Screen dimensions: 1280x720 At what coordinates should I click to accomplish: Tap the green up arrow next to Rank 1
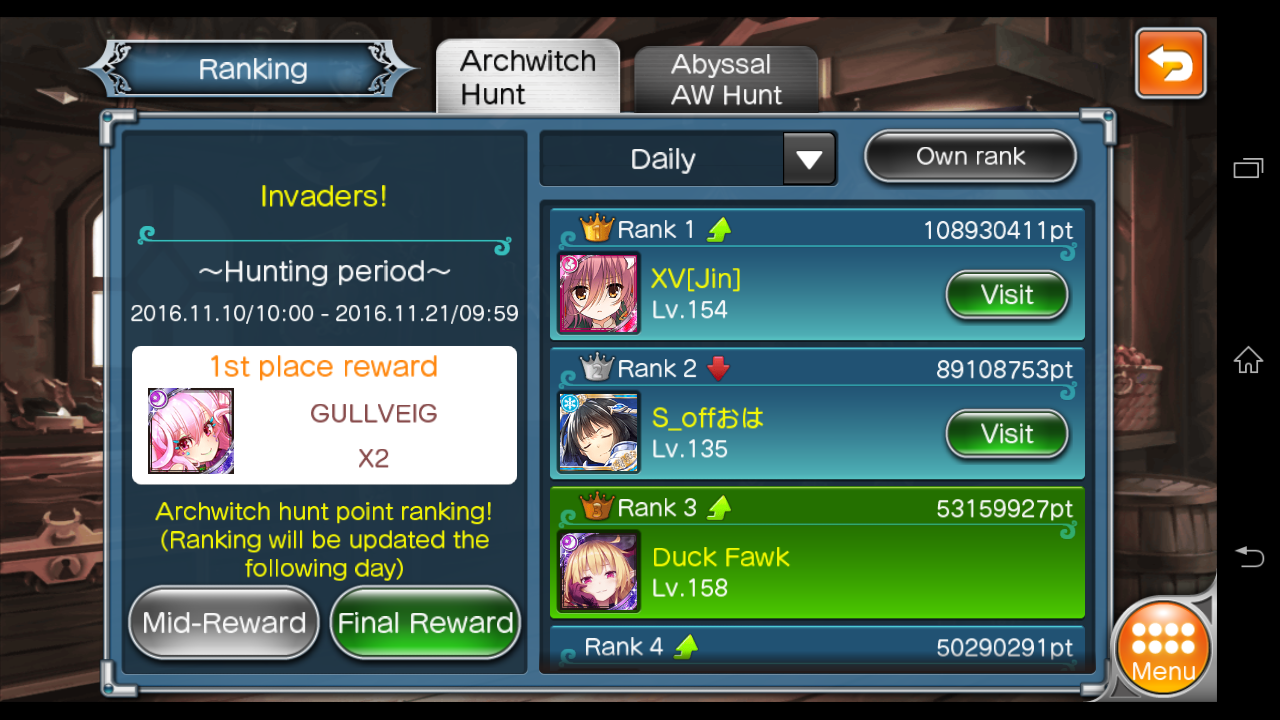tap(721, 228)
